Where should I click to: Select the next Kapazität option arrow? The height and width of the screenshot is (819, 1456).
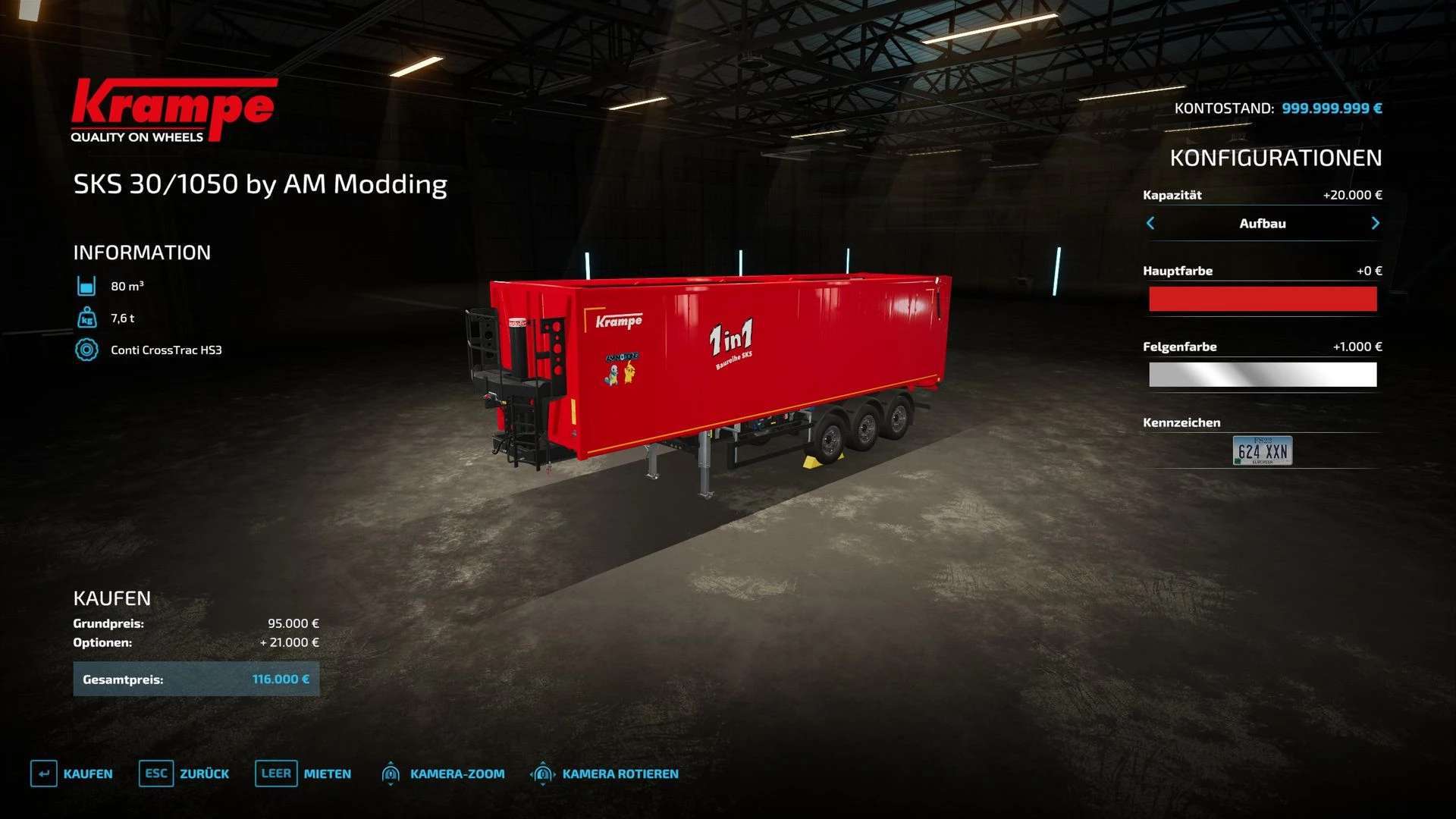pos(1375,223)
